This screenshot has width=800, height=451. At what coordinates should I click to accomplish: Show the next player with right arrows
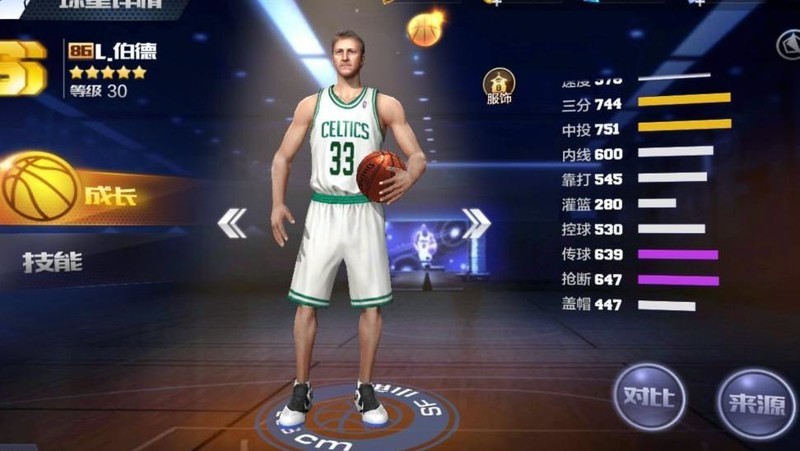(x=476, y=223)
